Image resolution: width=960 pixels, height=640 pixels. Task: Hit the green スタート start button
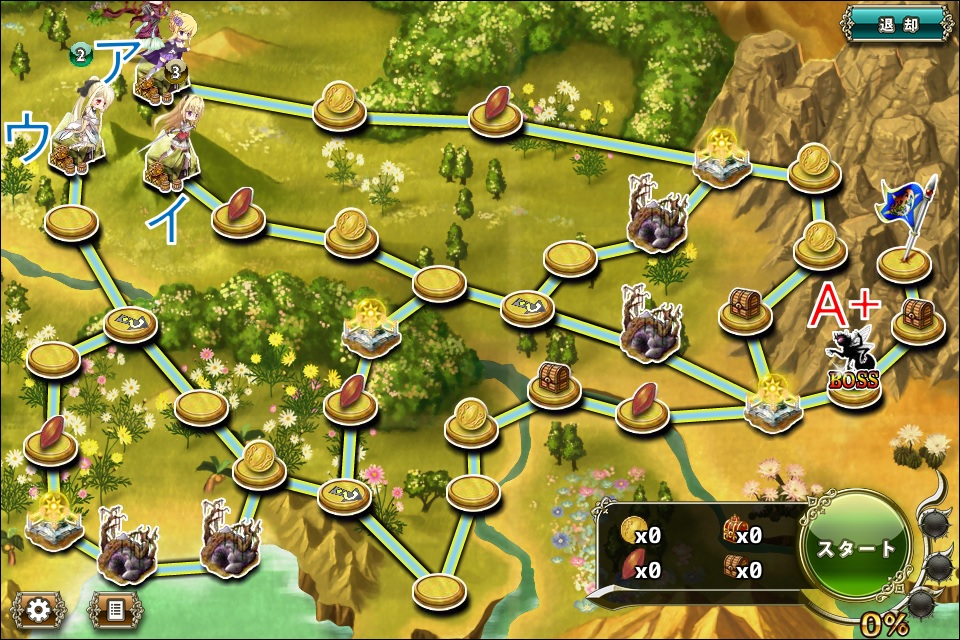[x=857, y=548]
